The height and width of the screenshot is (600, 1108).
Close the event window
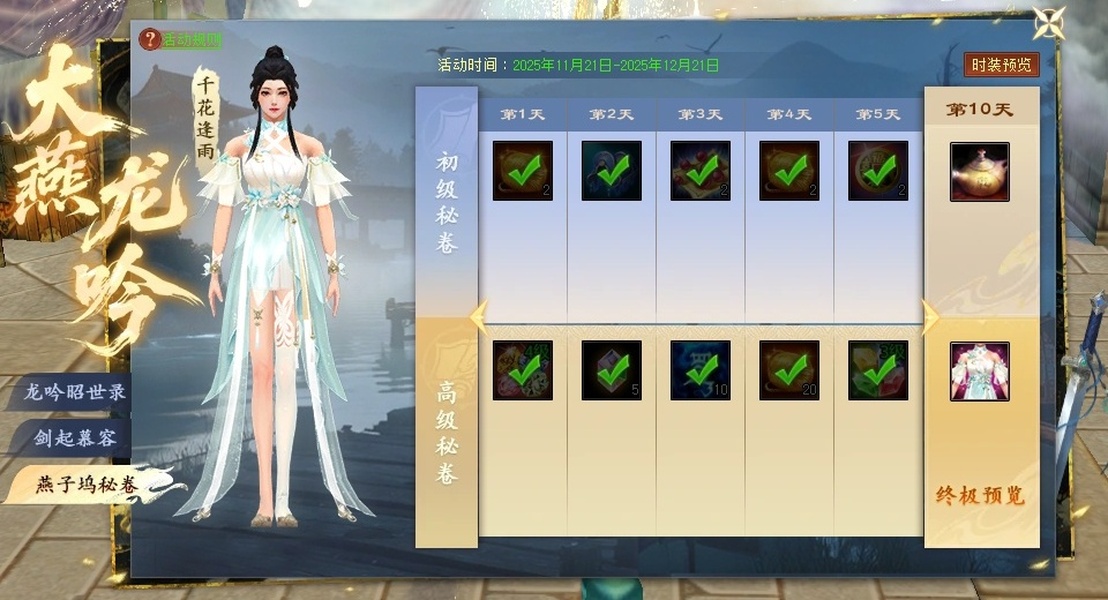(1049, 24)
